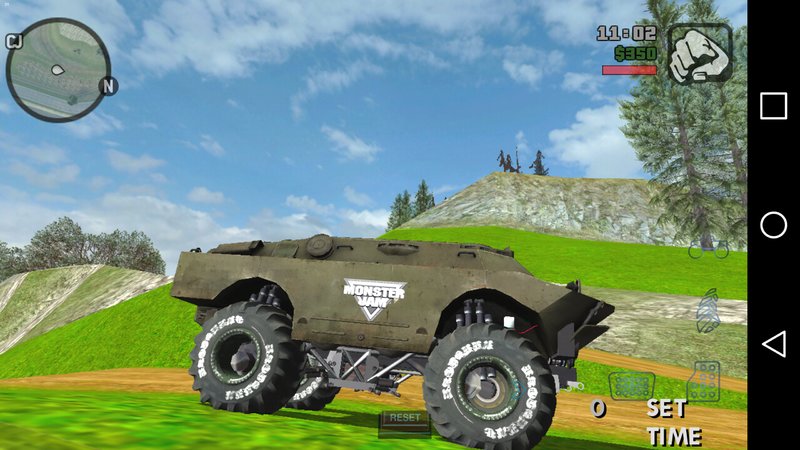
Task: Go back with Android triangle button
Action: pos(773,344)
